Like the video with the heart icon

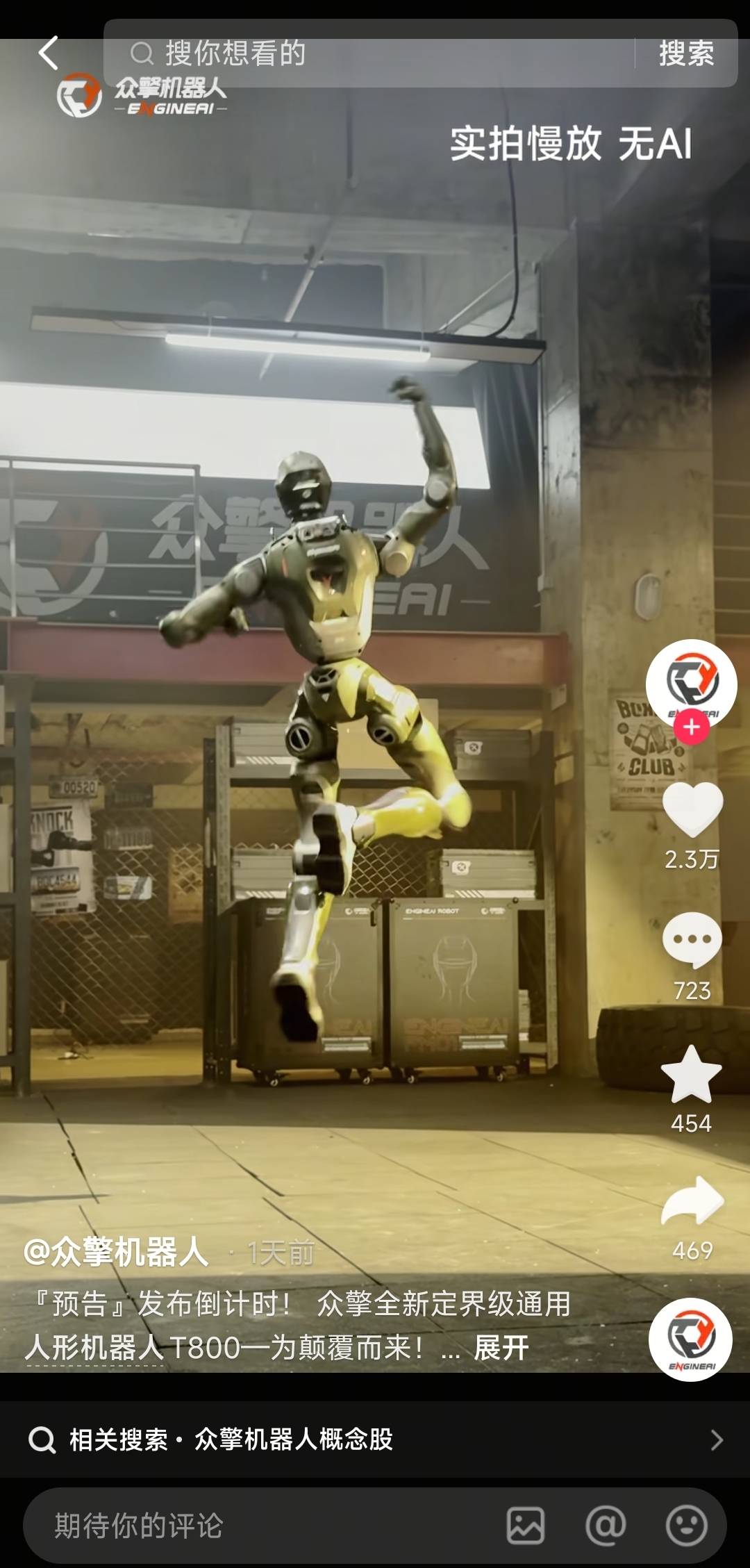(x=692, y=809)
